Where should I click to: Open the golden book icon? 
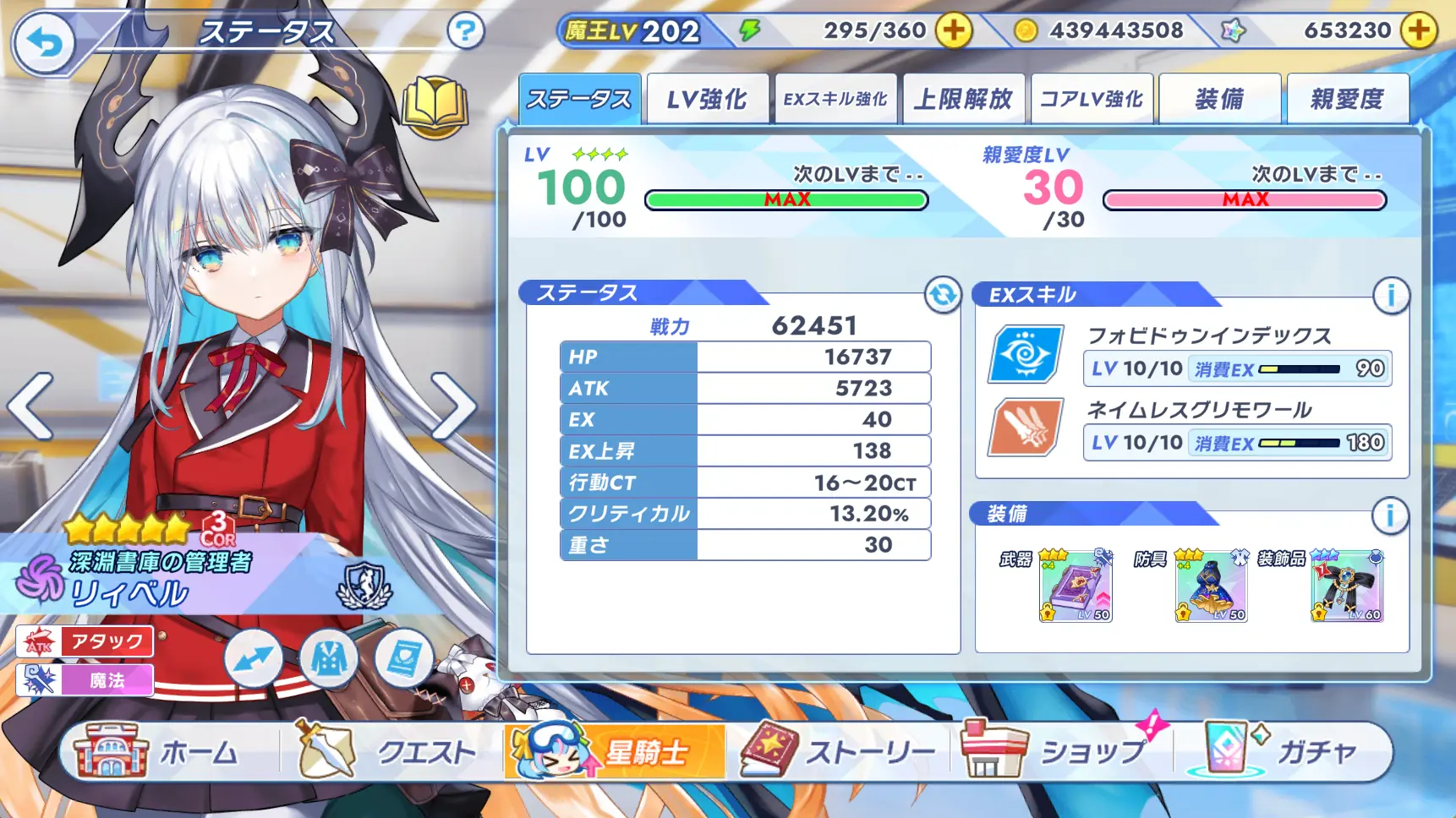[435, 106]
